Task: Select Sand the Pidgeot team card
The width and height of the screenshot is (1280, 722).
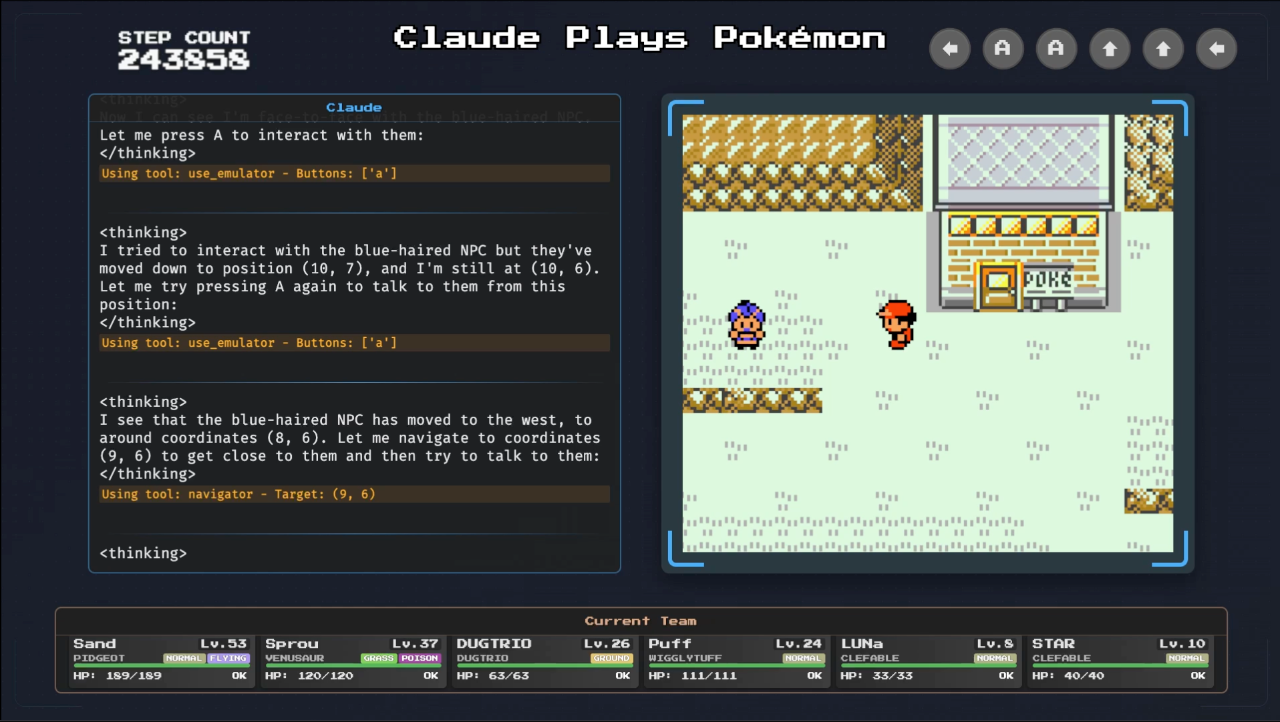Action: tap(160, 660)
